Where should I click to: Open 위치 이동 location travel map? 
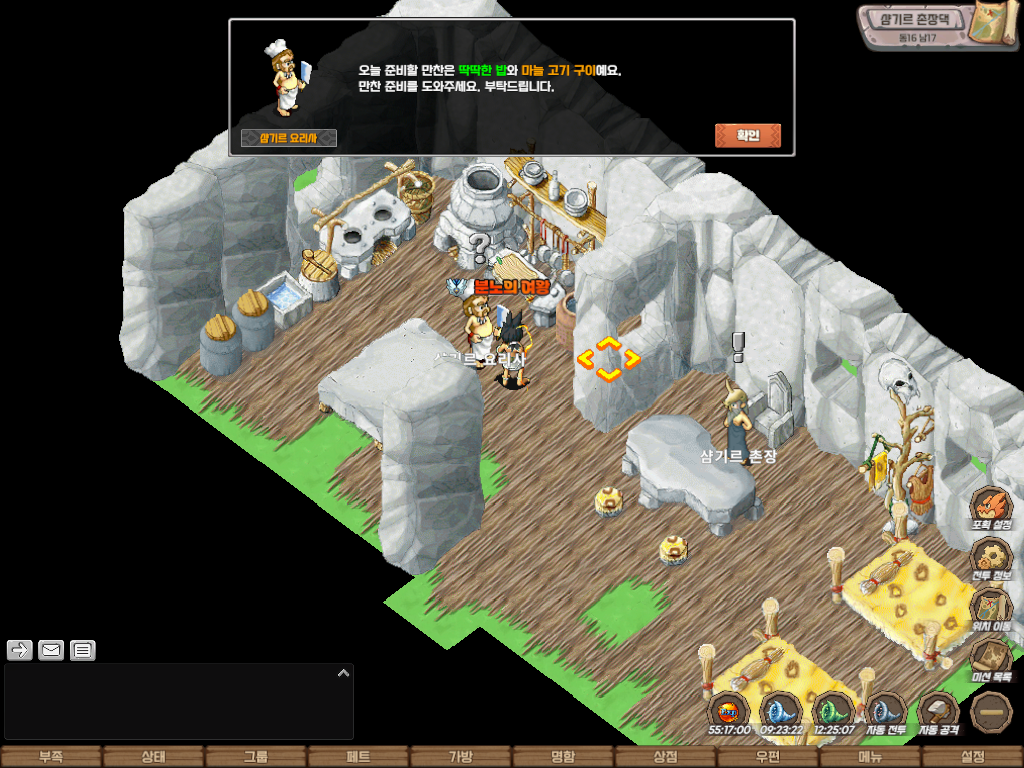(992, 608)
